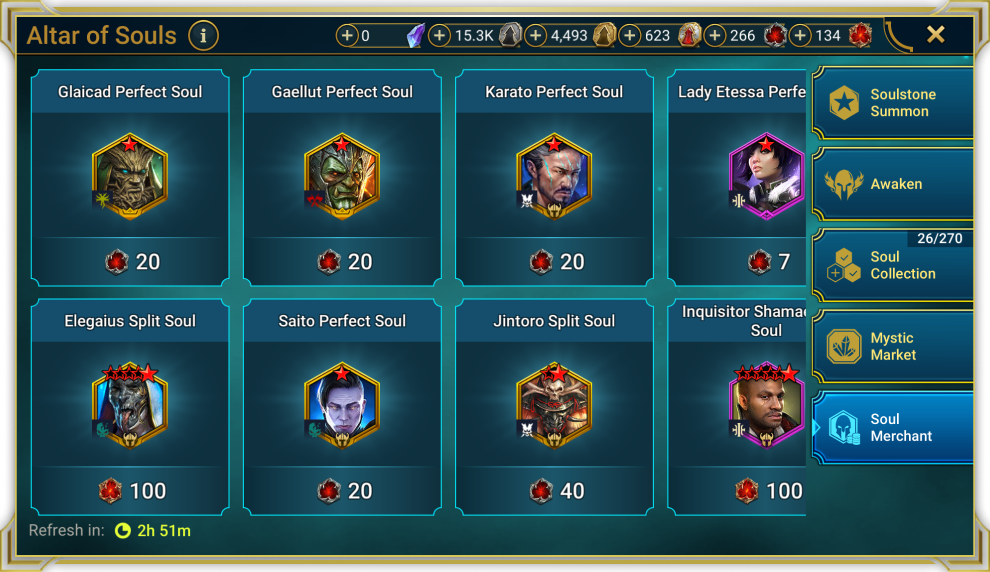Pick the Elegaius Split Soul offer
The width and height of the screenshot is (990, 572).
pyautogui.click(x=130, y=407)
